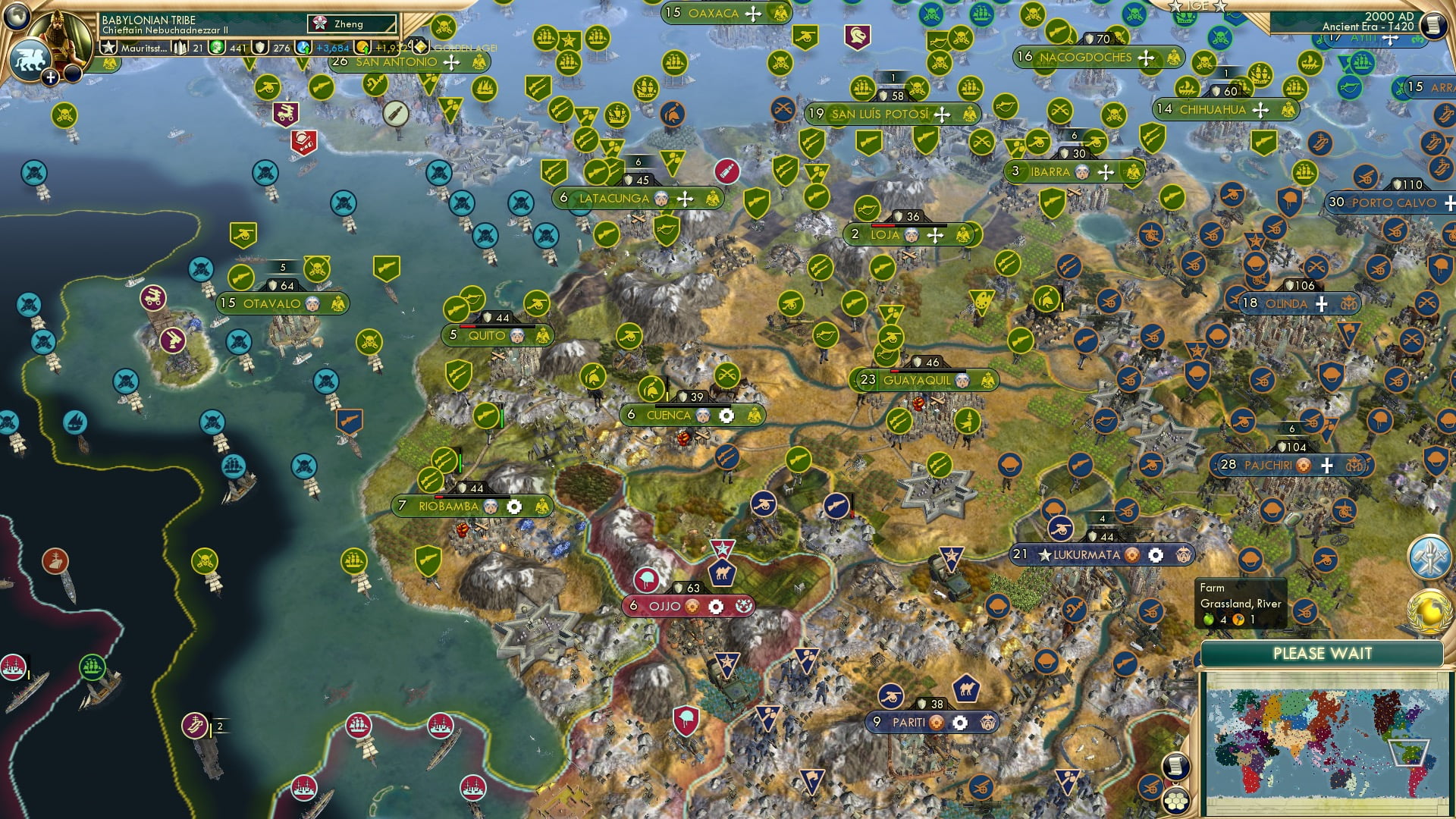Open the Guayaquil city banner

tap(918, 380)
